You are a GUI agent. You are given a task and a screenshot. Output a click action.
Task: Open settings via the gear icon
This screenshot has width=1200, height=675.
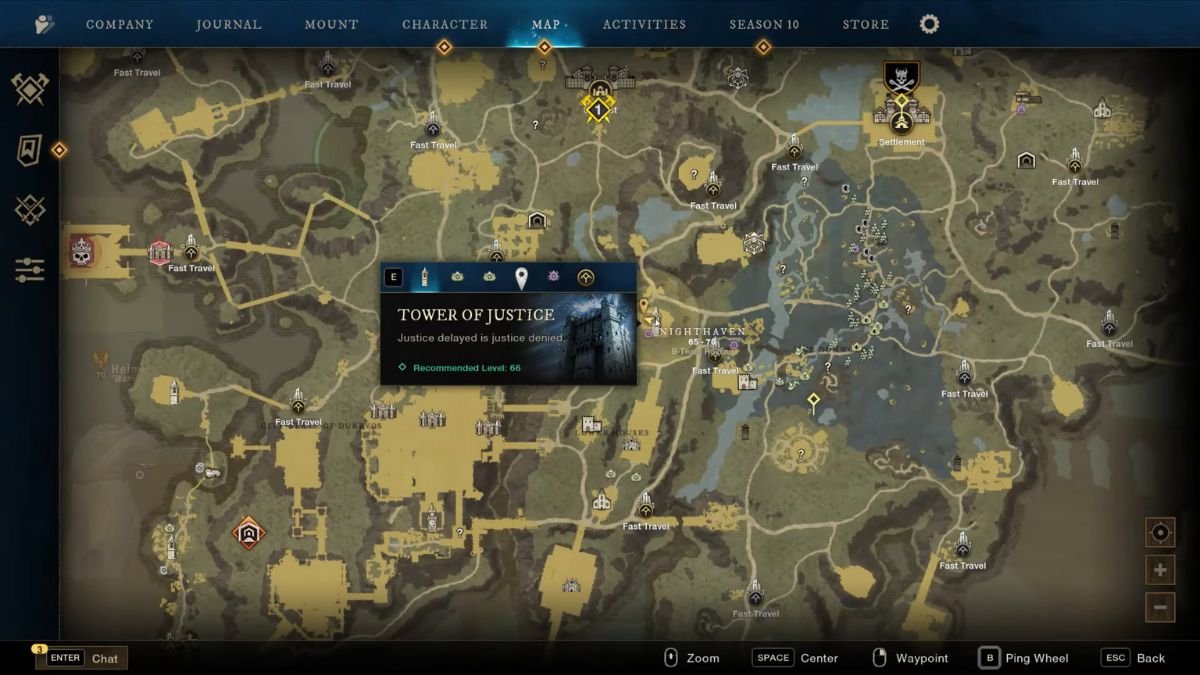(x=929, y=24)
